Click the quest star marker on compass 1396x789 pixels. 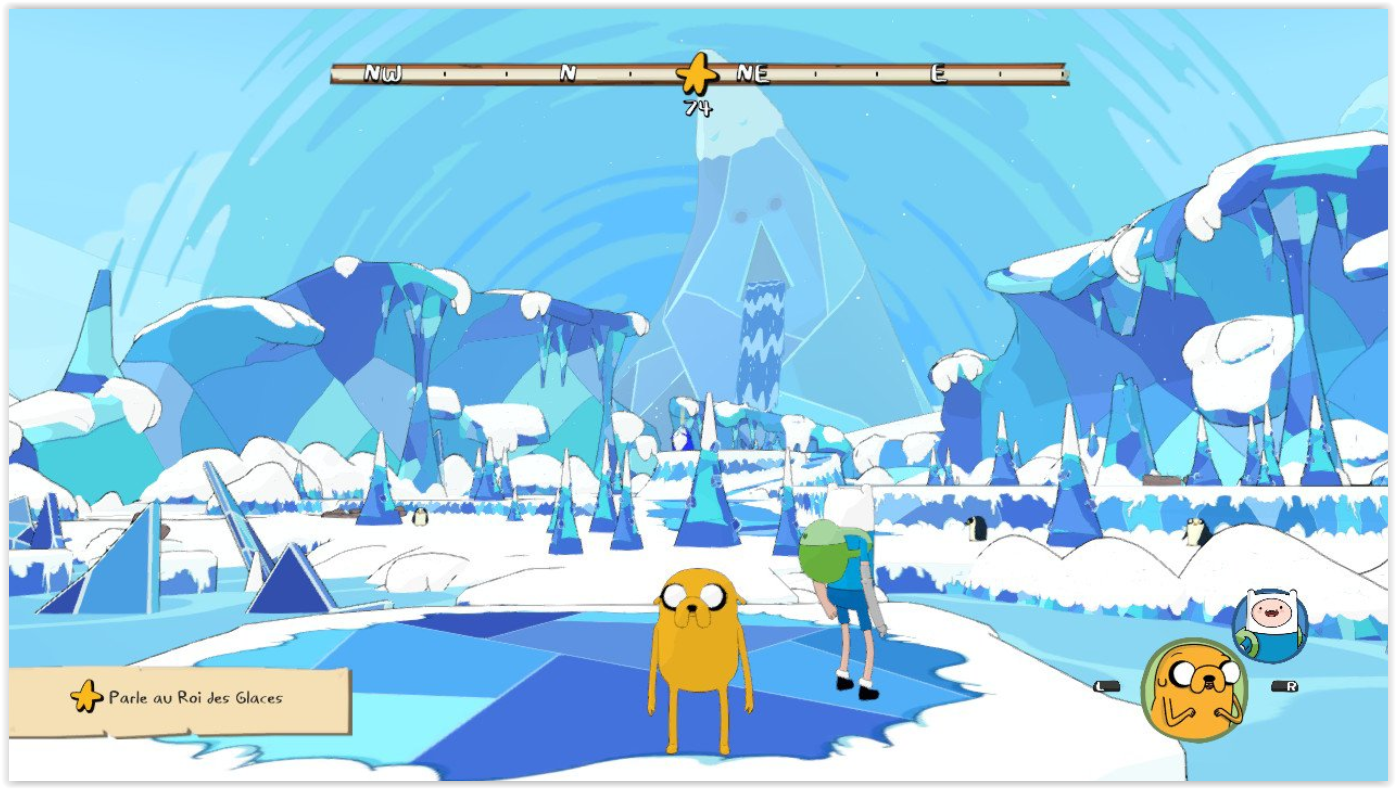point(697,74)
